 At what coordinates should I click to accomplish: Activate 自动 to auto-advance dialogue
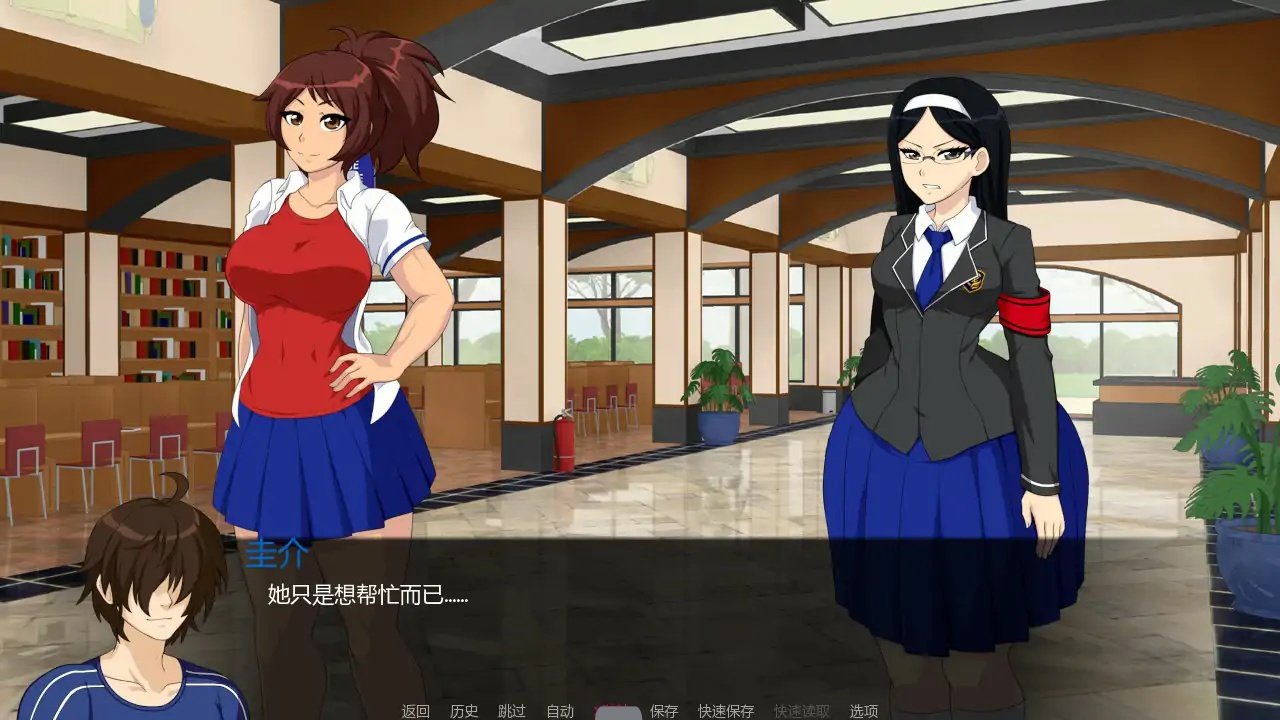[x=558, y=708]
